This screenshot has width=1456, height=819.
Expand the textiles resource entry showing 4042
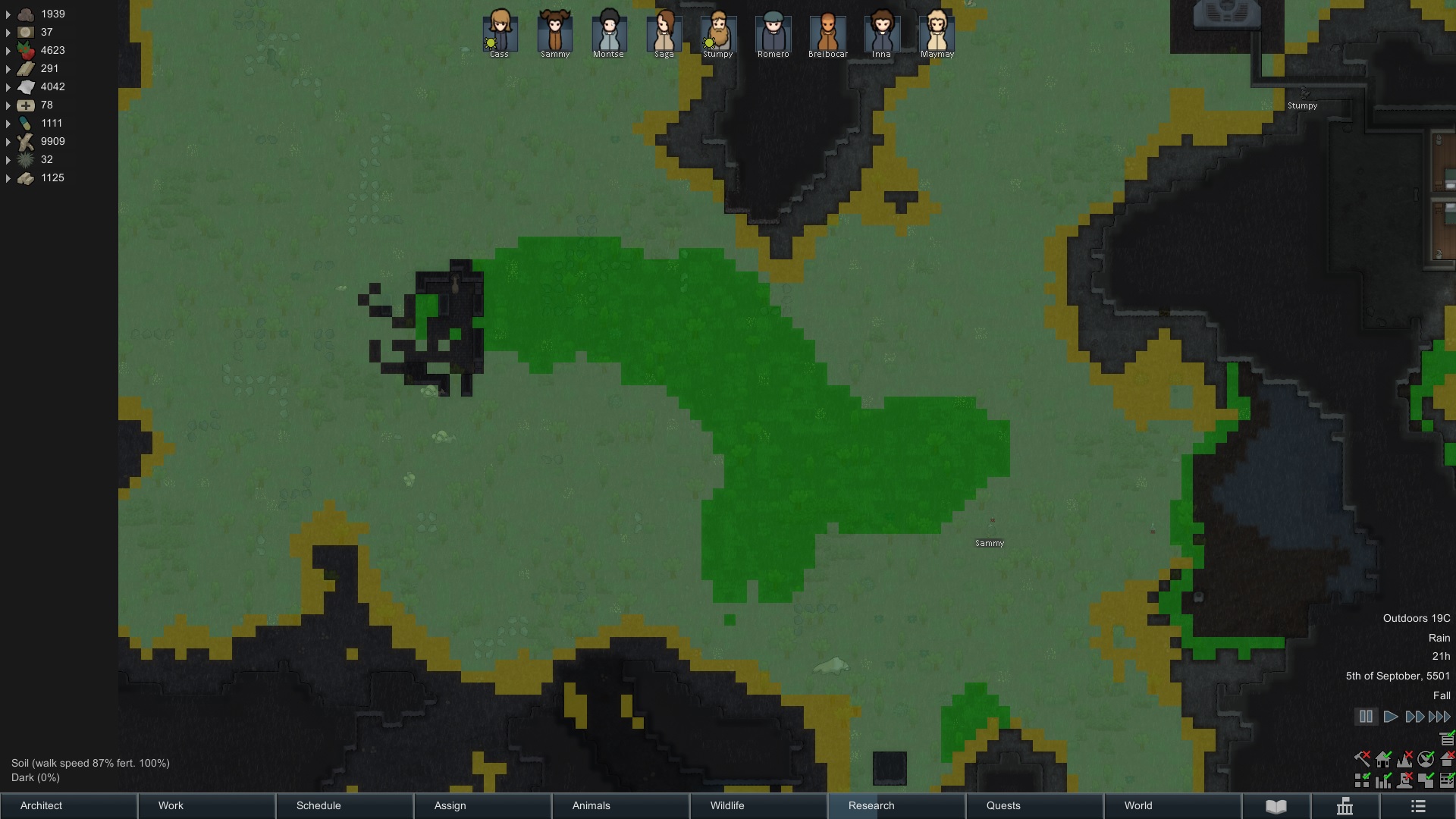(8, 86)
